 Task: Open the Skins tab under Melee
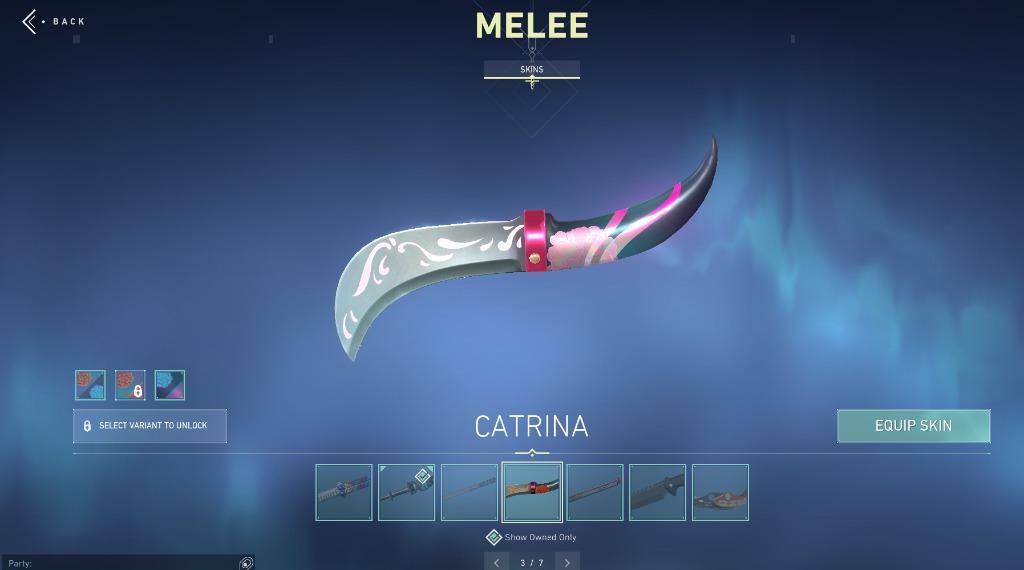point(531,69)
